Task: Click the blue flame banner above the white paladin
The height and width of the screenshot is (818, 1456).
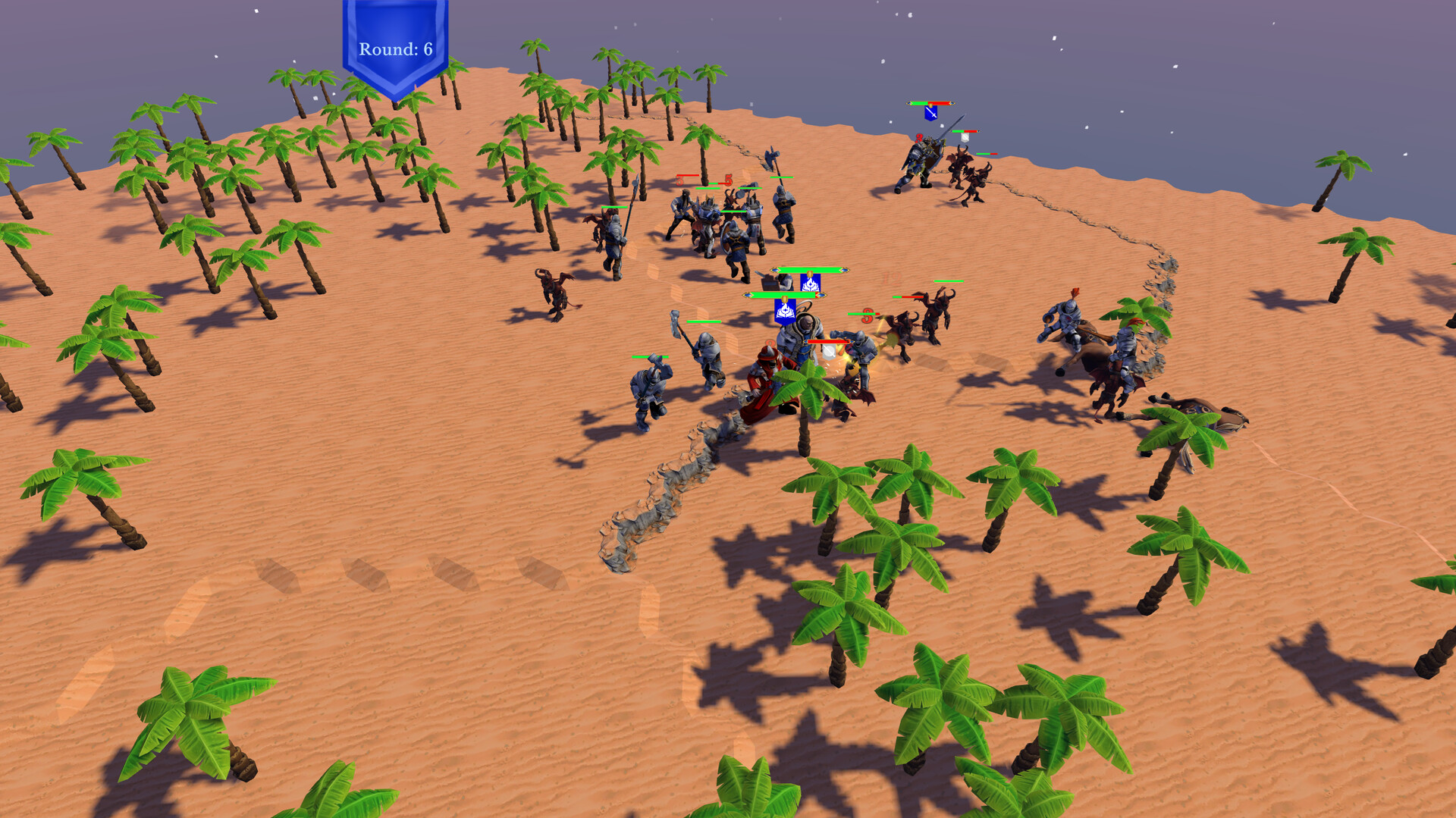Action: (x=785, y=311)
